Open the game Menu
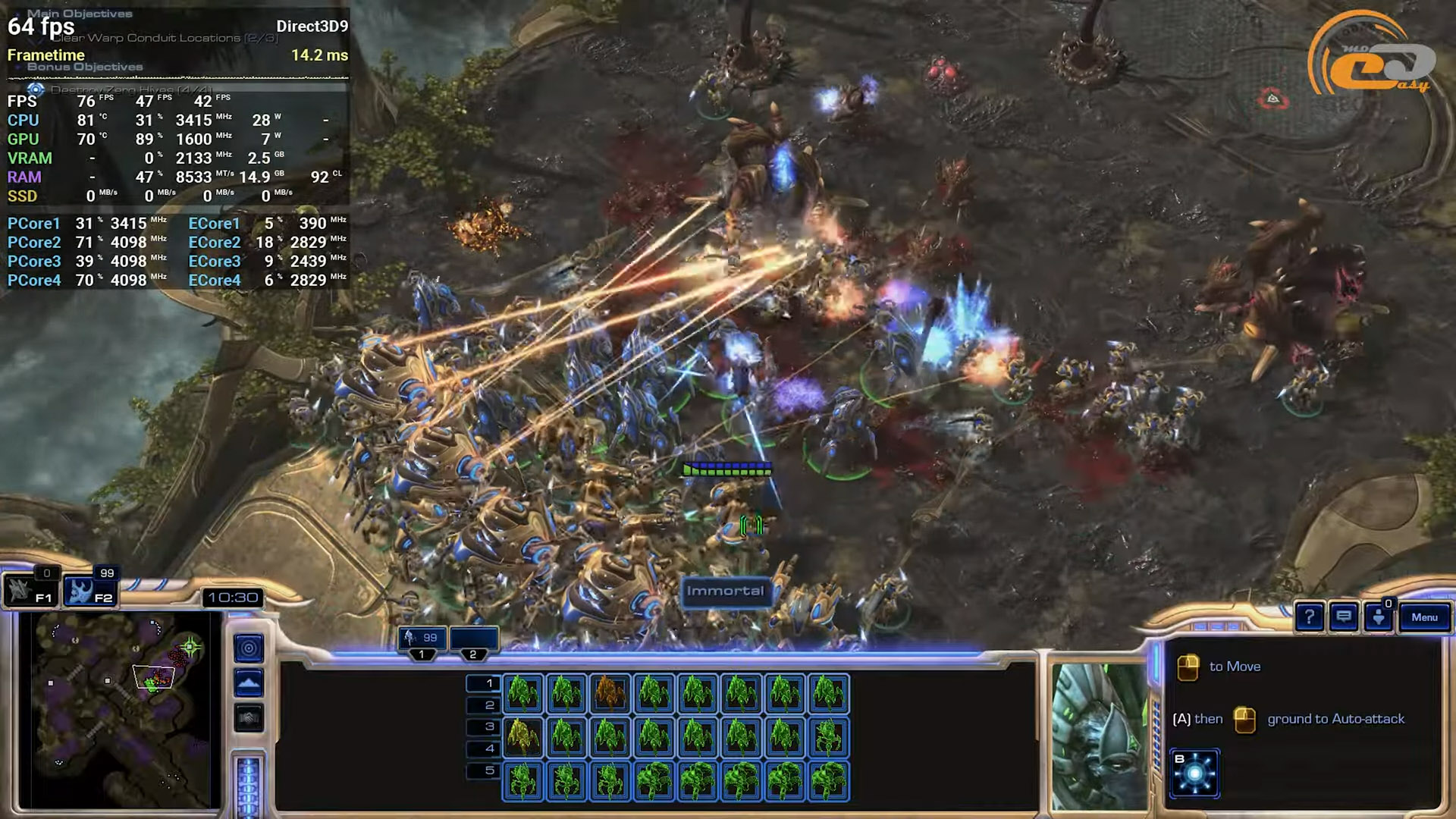Image resolution: width=1456 pixels, height=819 pixels. [x=1424, y=617]
